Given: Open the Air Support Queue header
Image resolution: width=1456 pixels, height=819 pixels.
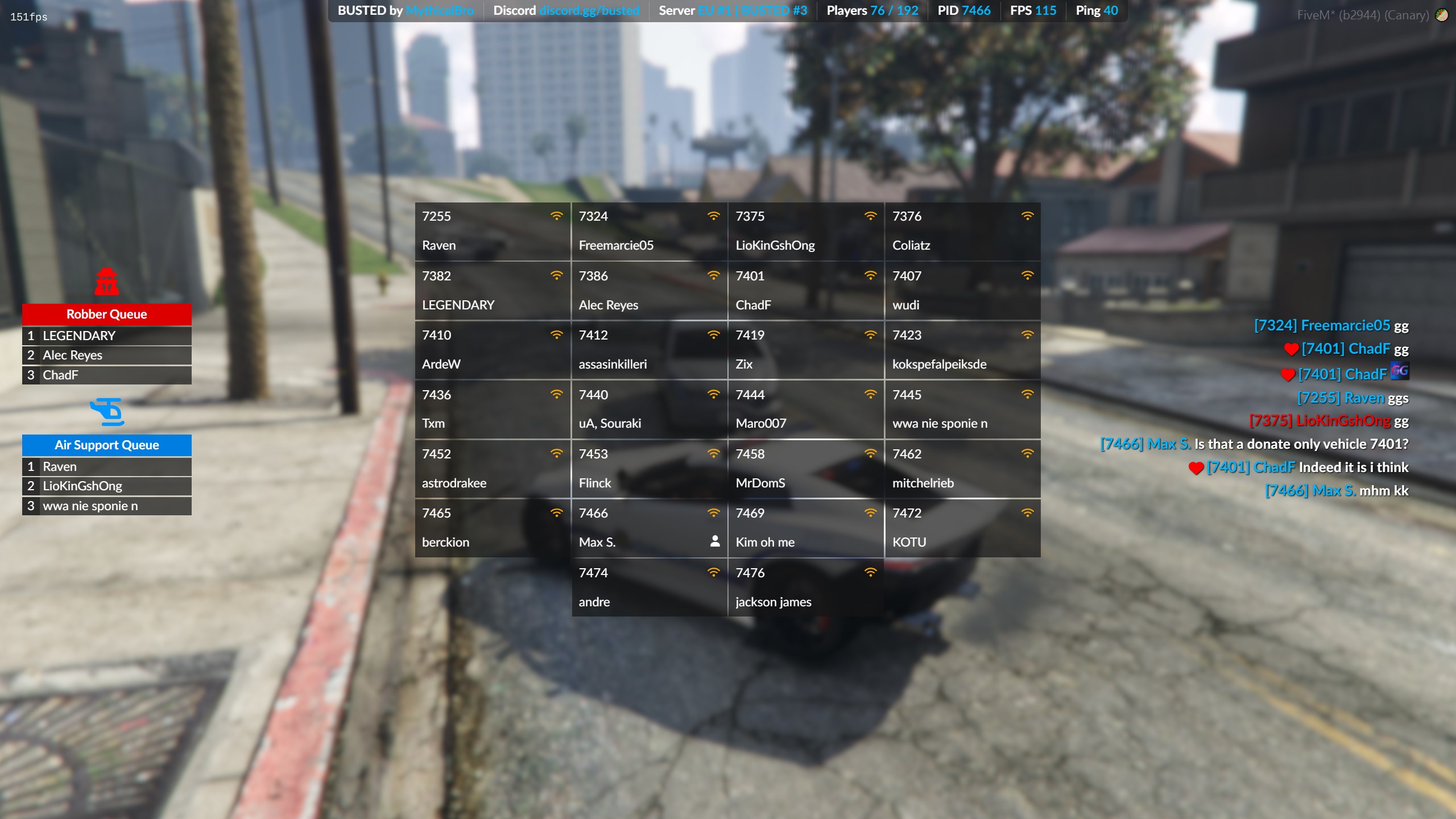Looking at the screenshot, I should coord(106,445).
